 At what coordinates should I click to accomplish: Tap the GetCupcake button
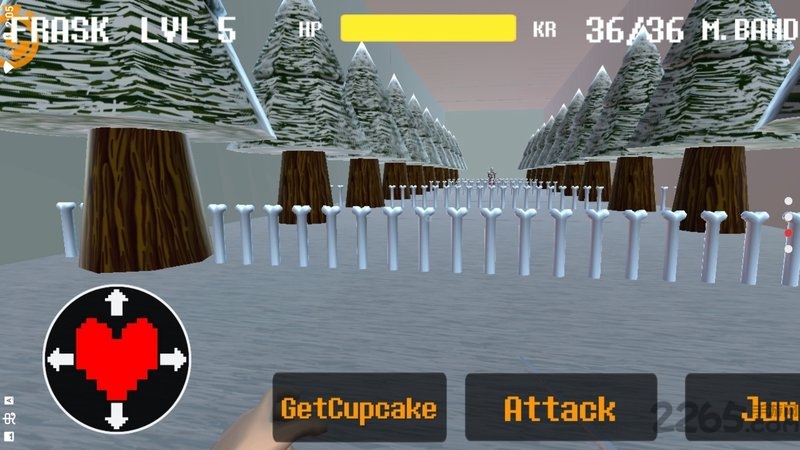[x=359, y=408]
